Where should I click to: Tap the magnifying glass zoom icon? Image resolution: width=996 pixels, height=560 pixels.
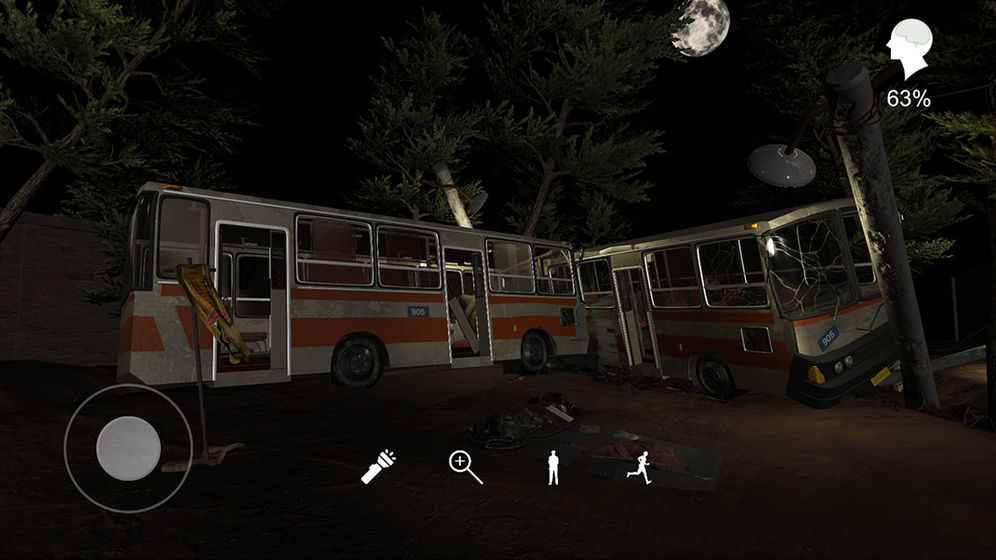[x=465, y=467]
